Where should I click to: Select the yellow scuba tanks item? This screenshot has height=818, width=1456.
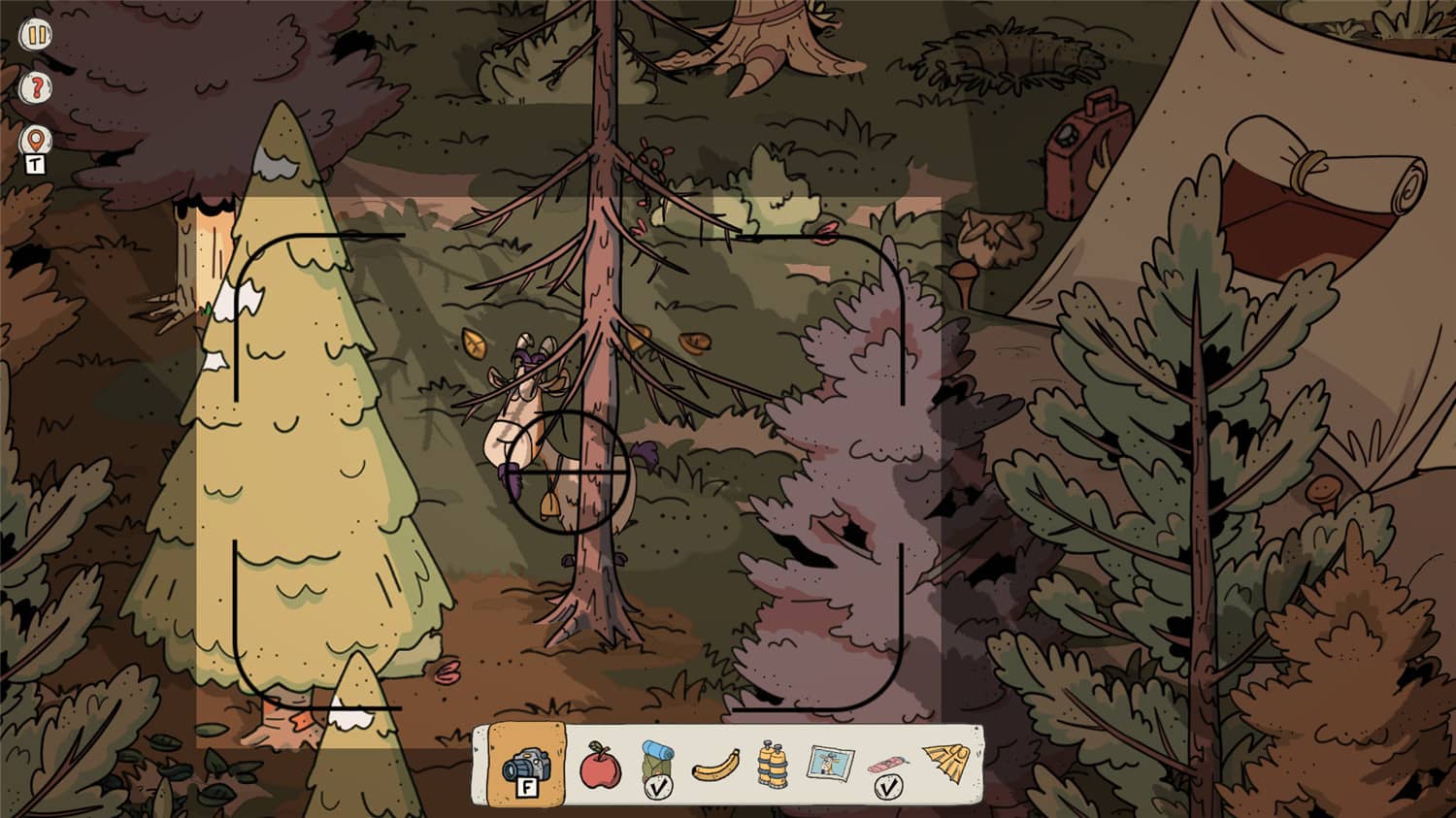click(x=771, y=767)
